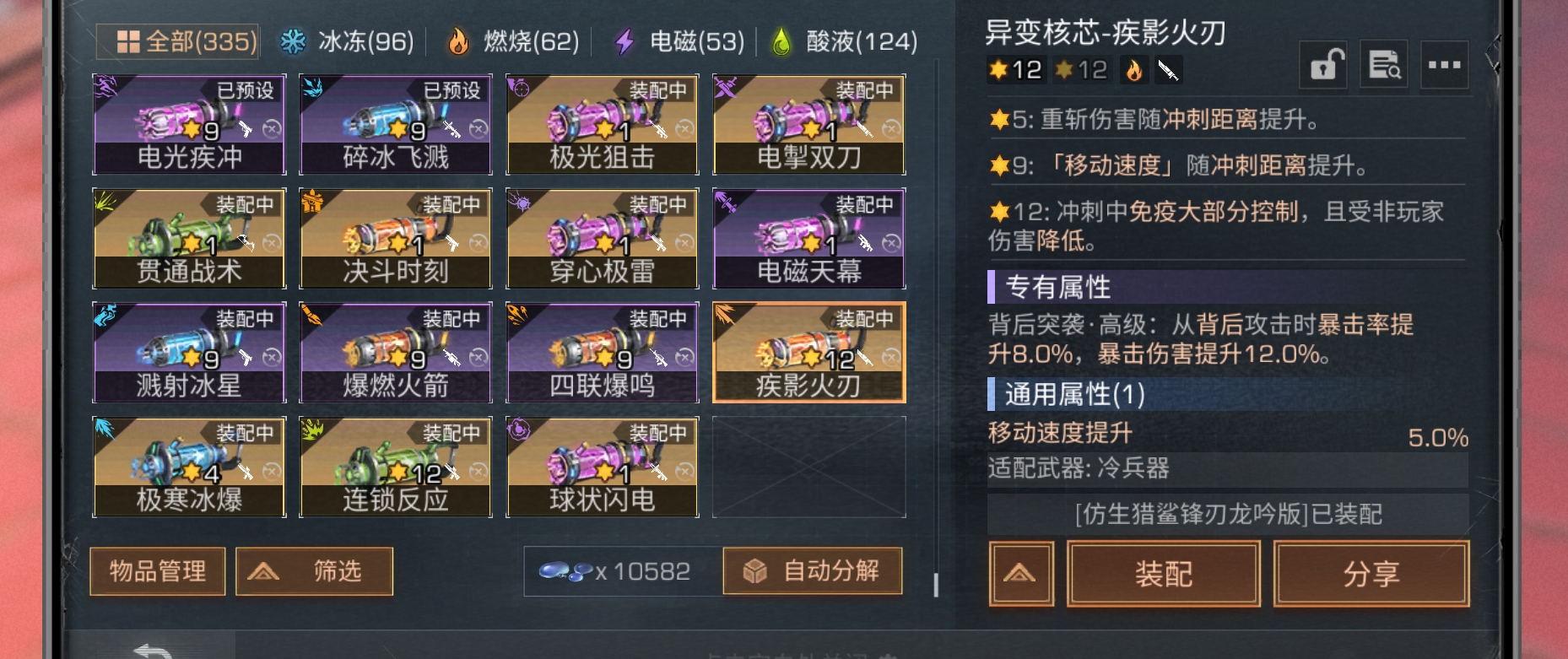Expand the 筛选 filter panel

point(314,571)
